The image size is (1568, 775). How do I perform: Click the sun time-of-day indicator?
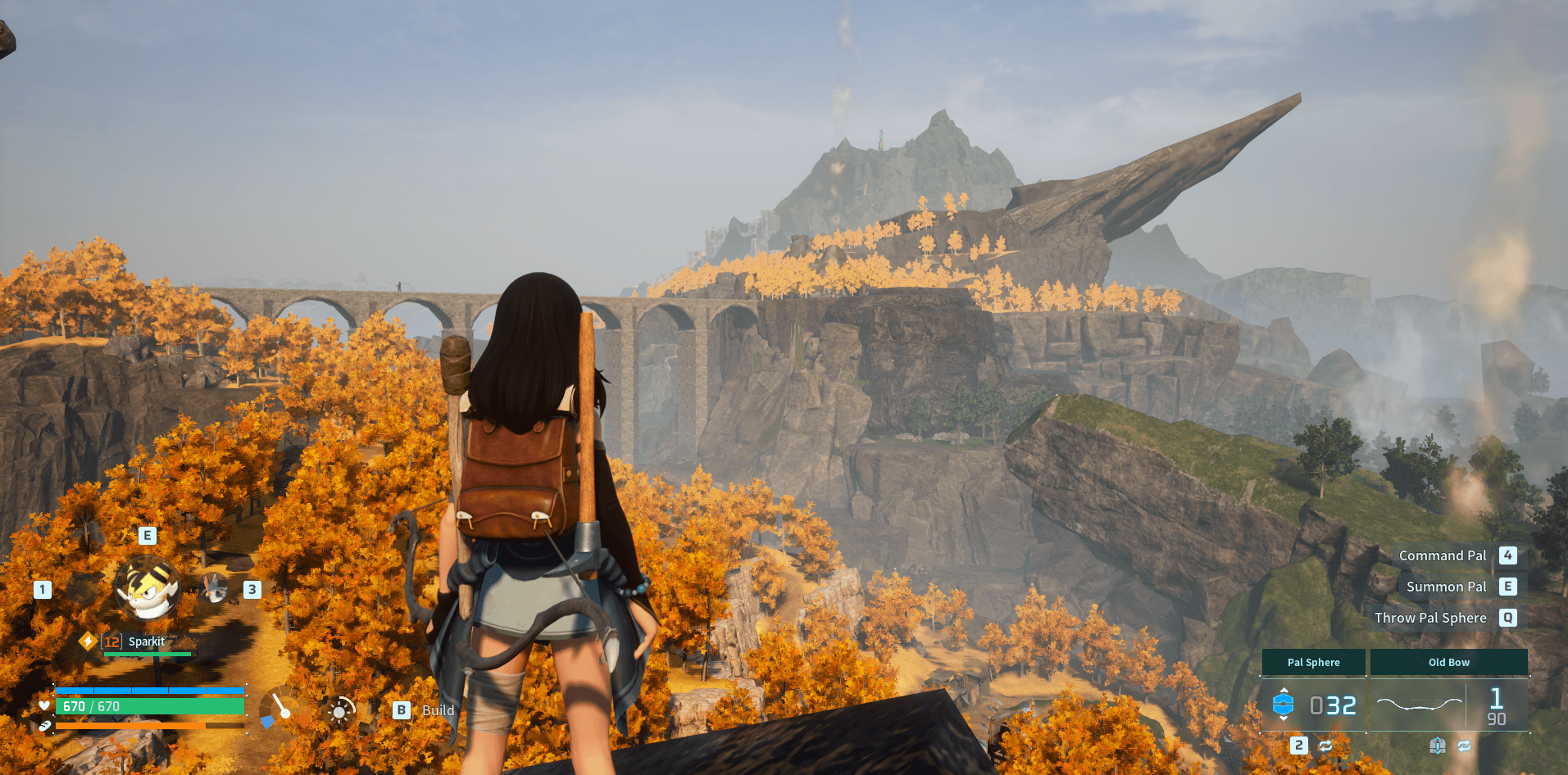pos(339,712)
